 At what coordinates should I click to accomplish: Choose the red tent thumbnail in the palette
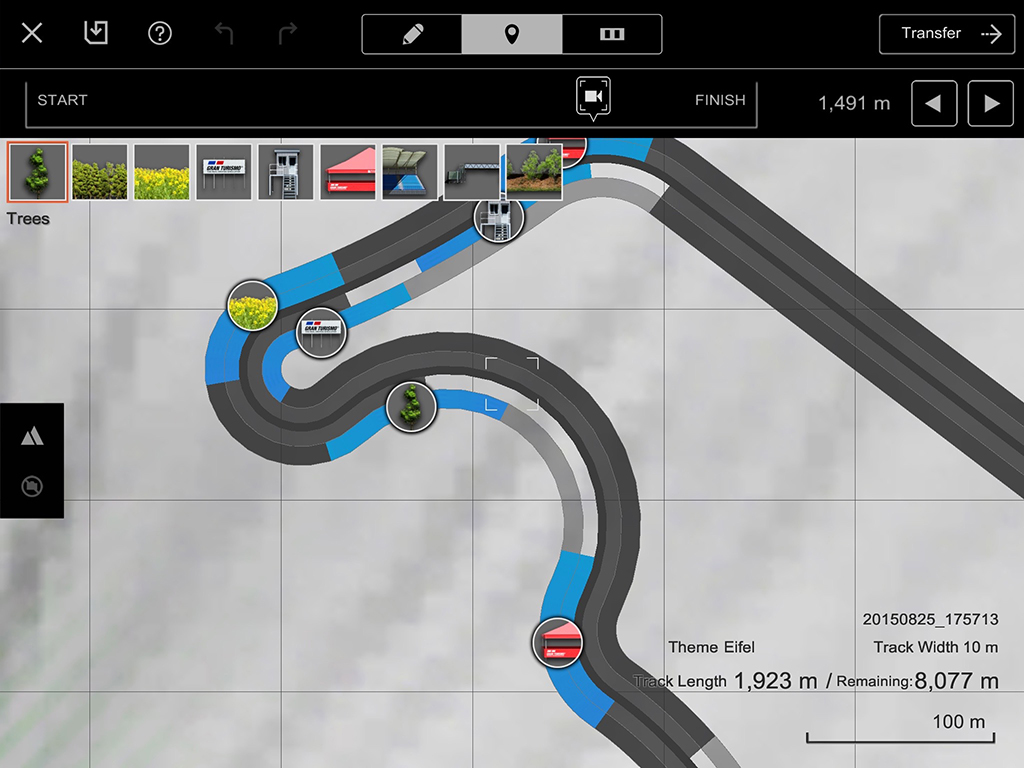pyautogui.click(x=348, y=172)
